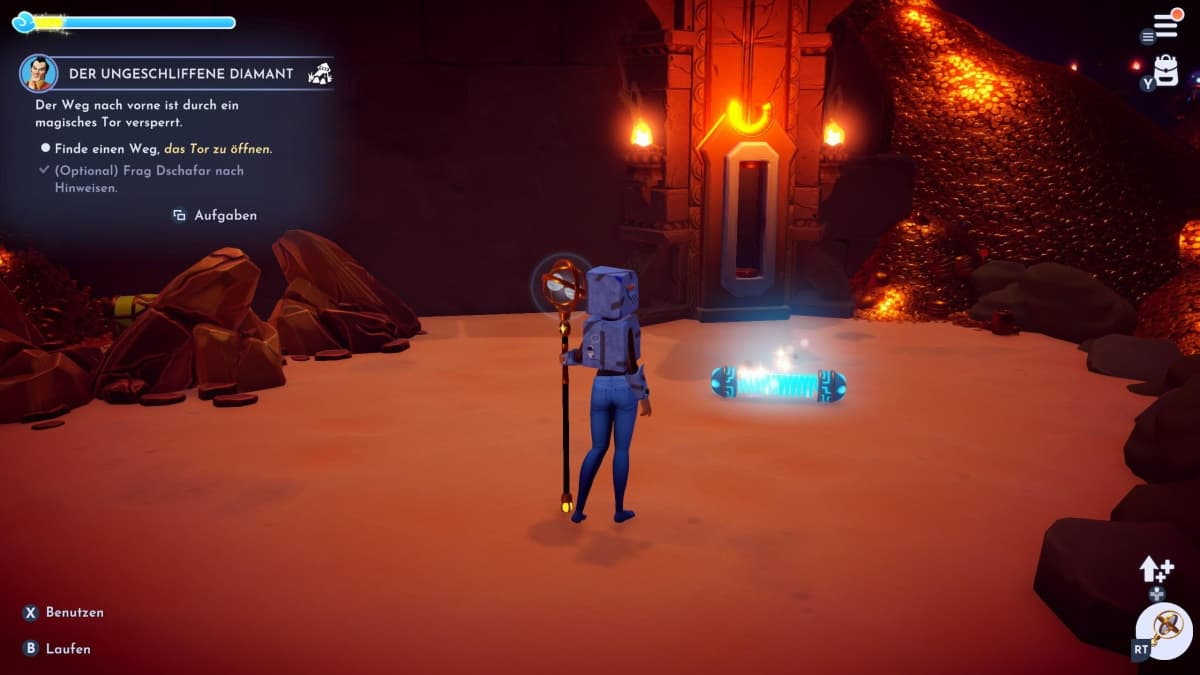
Task: Select the Der ungeschliffene Diamant quest title
Action: click(x=180, y=74)
